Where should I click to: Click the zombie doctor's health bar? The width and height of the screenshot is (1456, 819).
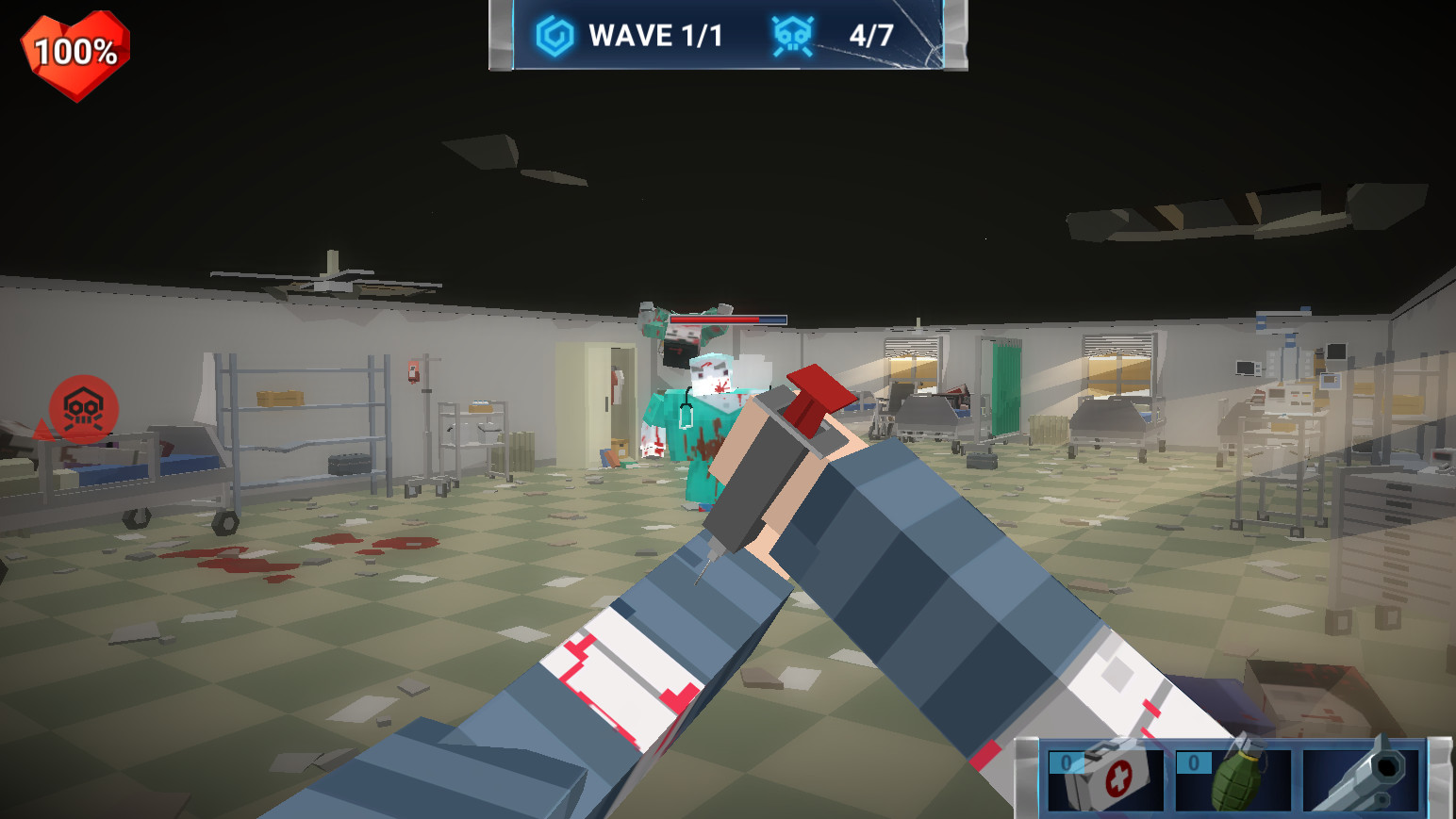726,319
